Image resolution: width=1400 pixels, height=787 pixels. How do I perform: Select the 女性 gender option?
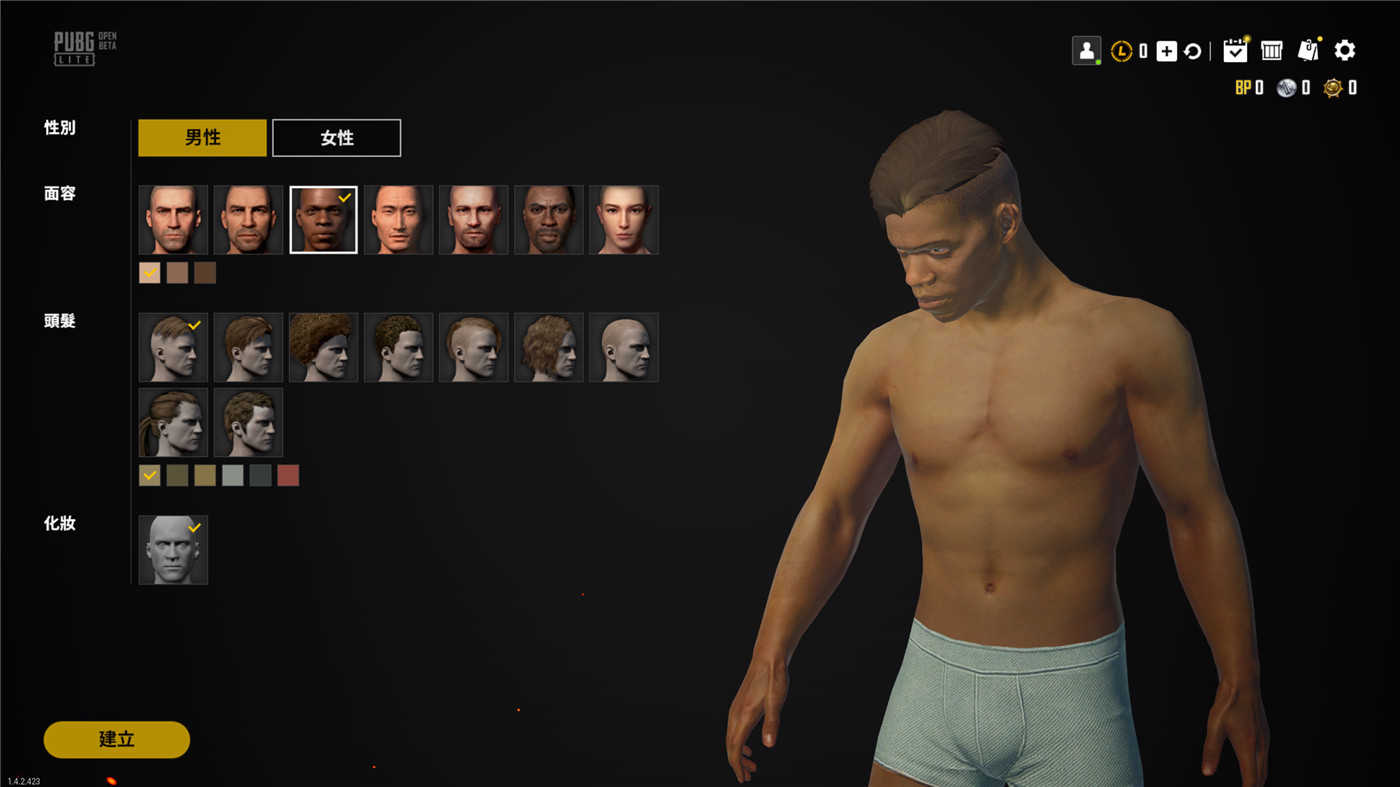pos(336,137)
